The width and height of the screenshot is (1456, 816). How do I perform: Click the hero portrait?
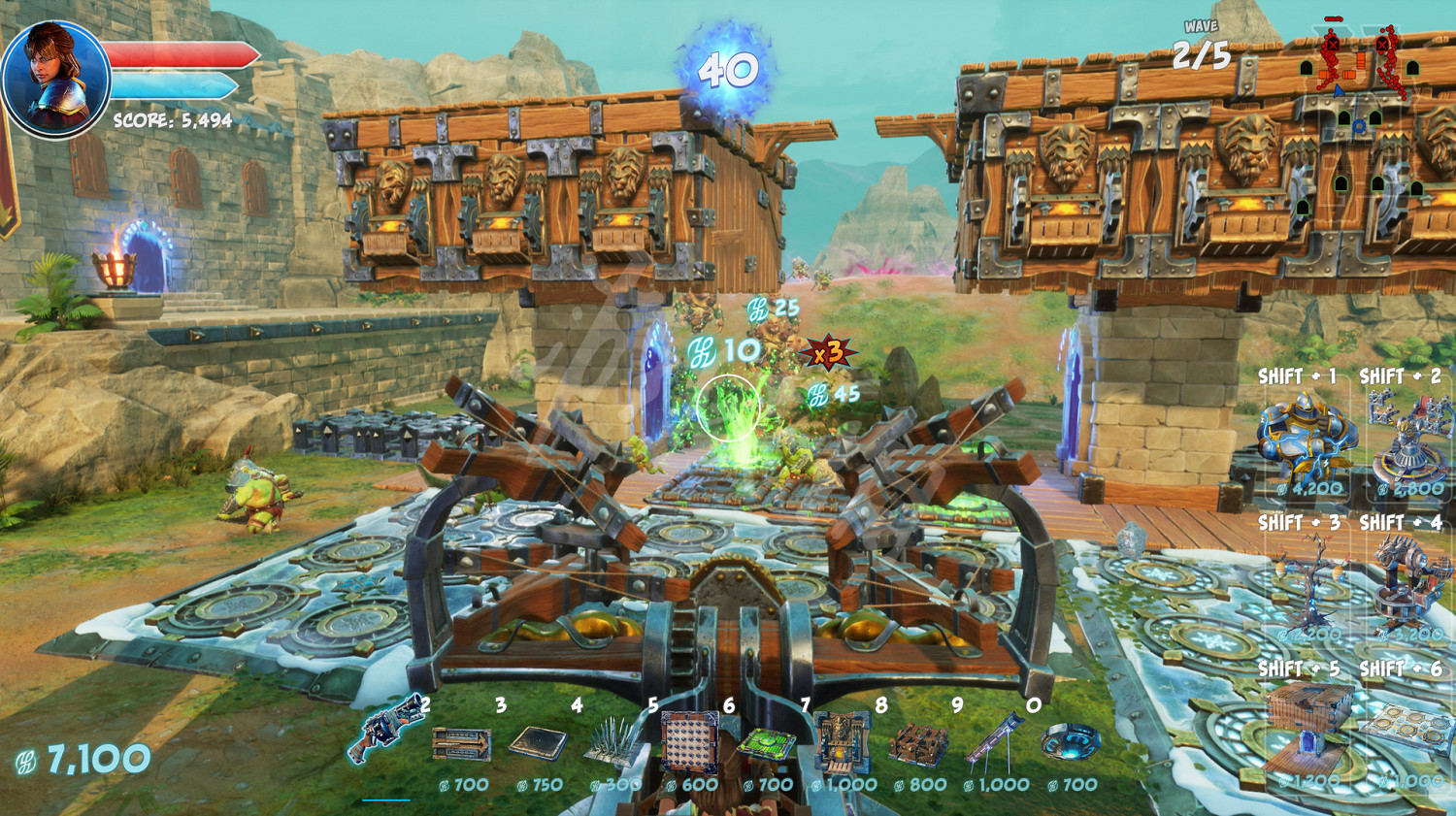coord(54,78)
